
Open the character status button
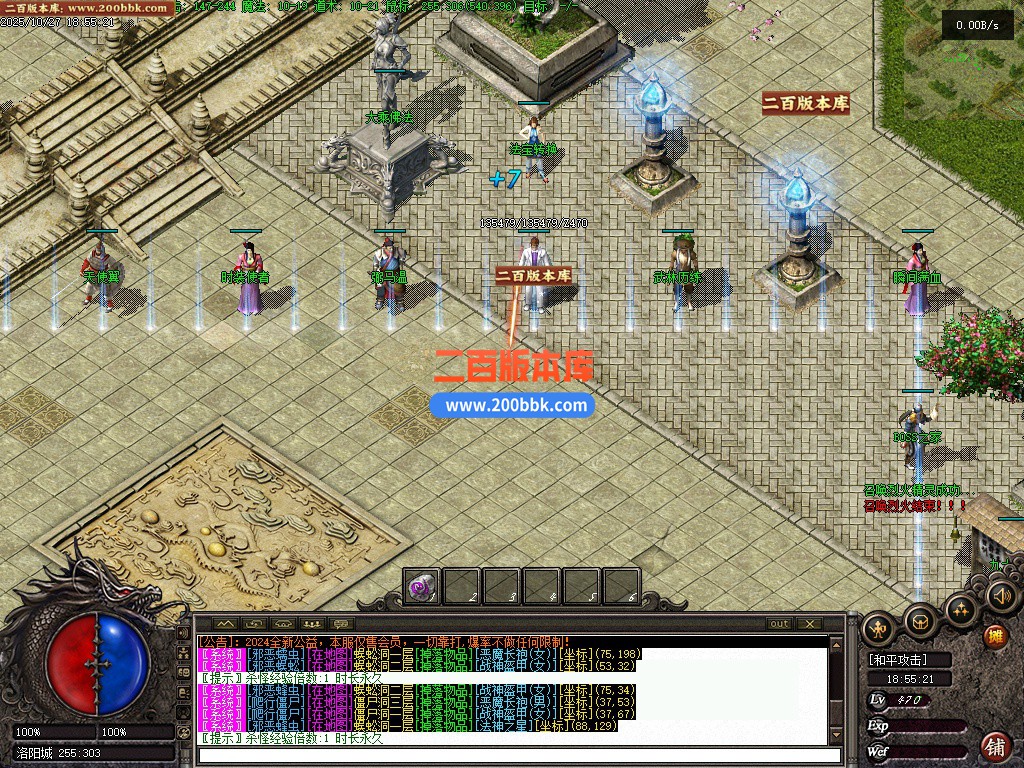(878, 628)
